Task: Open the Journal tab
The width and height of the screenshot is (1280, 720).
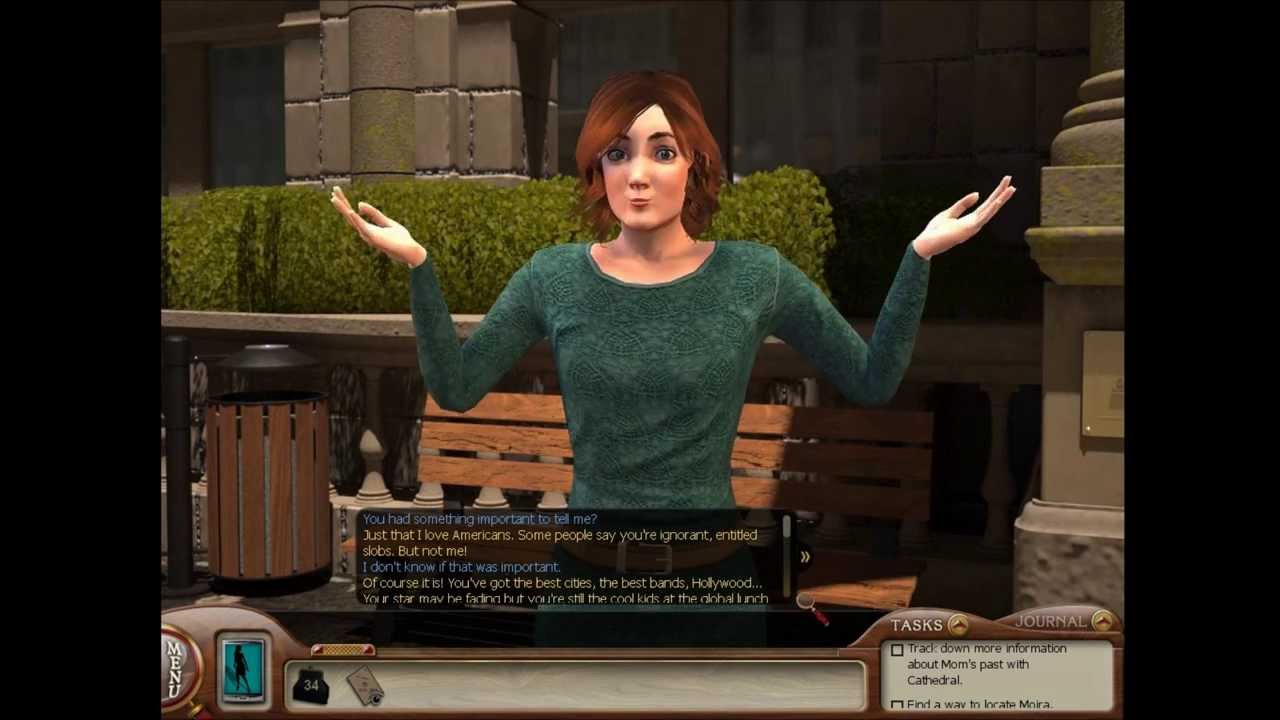Action: 1102,621
